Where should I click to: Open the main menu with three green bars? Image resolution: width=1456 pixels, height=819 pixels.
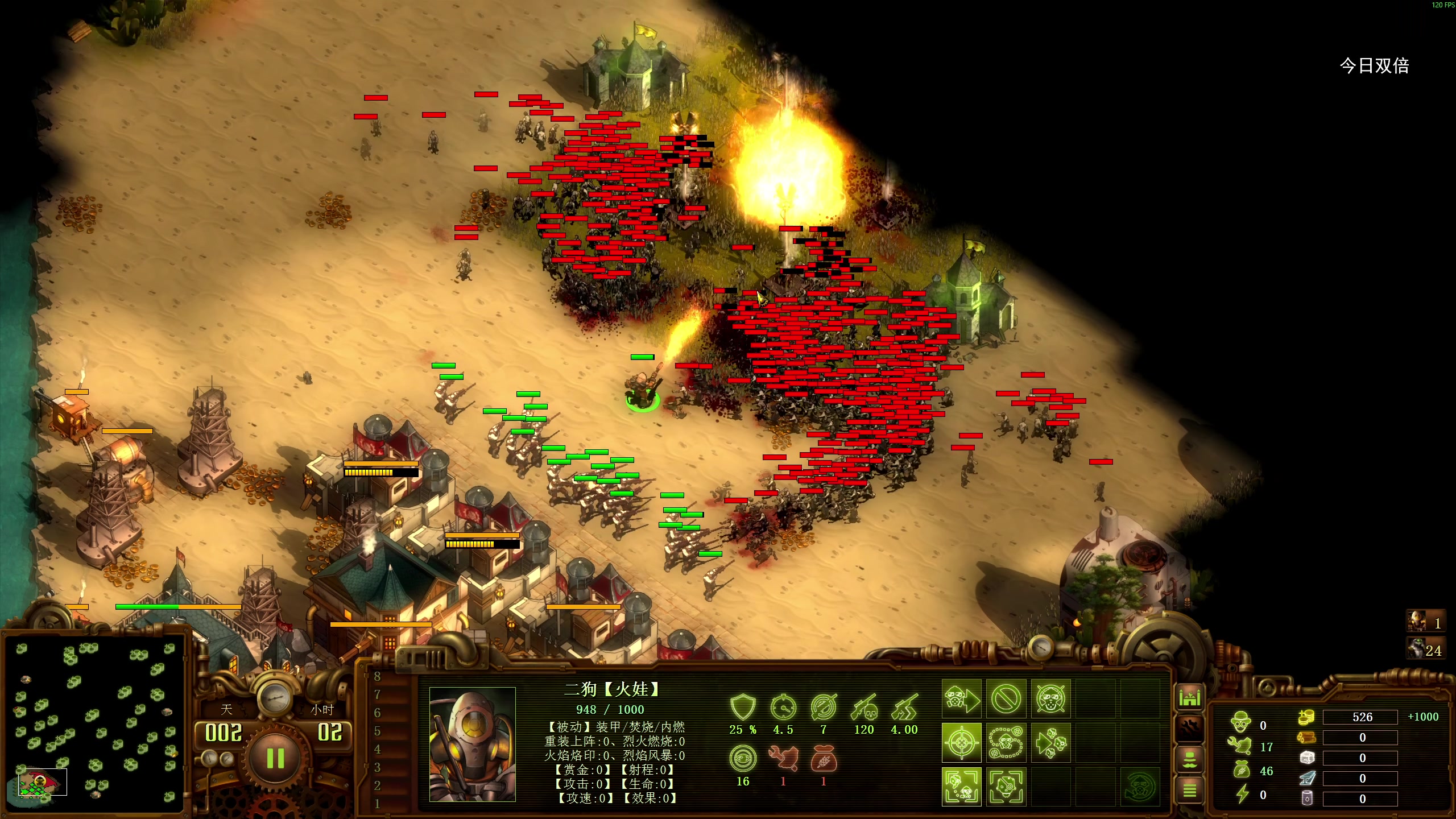point(1189,790)
